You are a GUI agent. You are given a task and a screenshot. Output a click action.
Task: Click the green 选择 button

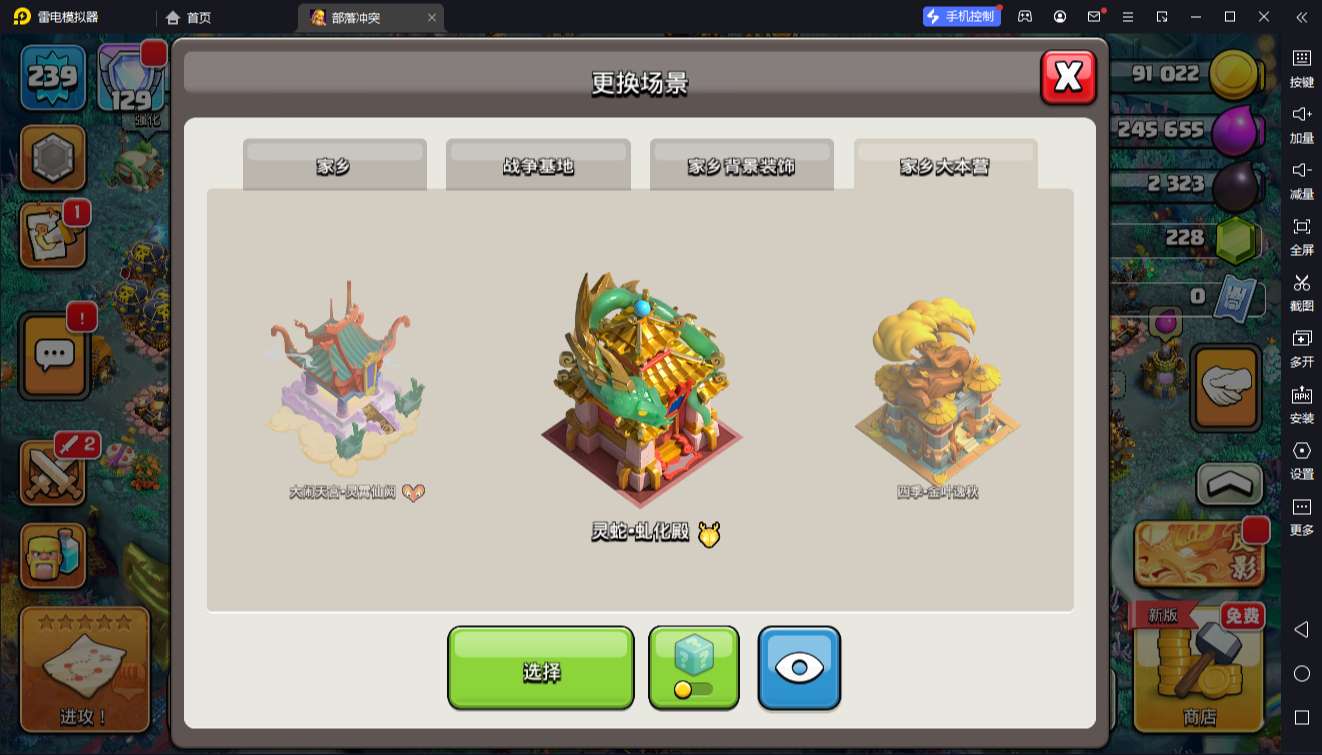pyautogui.click(x=540, y=668)
